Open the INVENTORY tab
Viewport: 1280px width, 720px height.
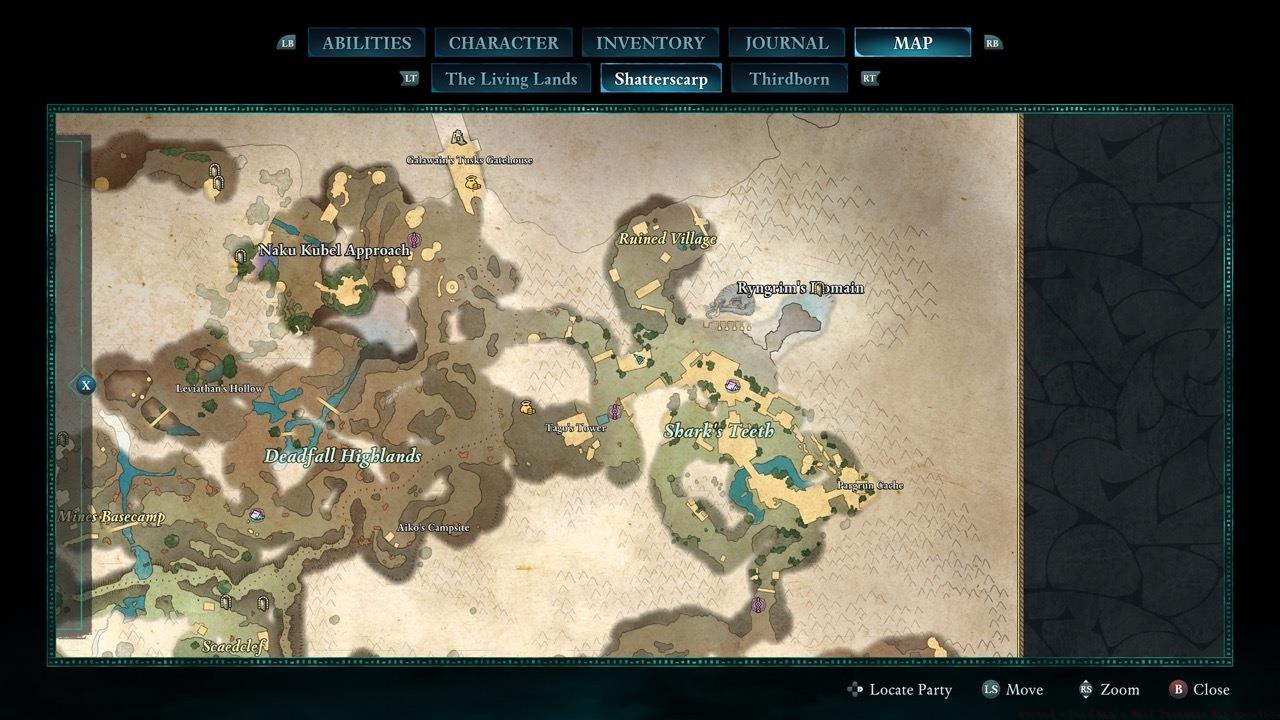pyautogui.click(x=650, y=42)
